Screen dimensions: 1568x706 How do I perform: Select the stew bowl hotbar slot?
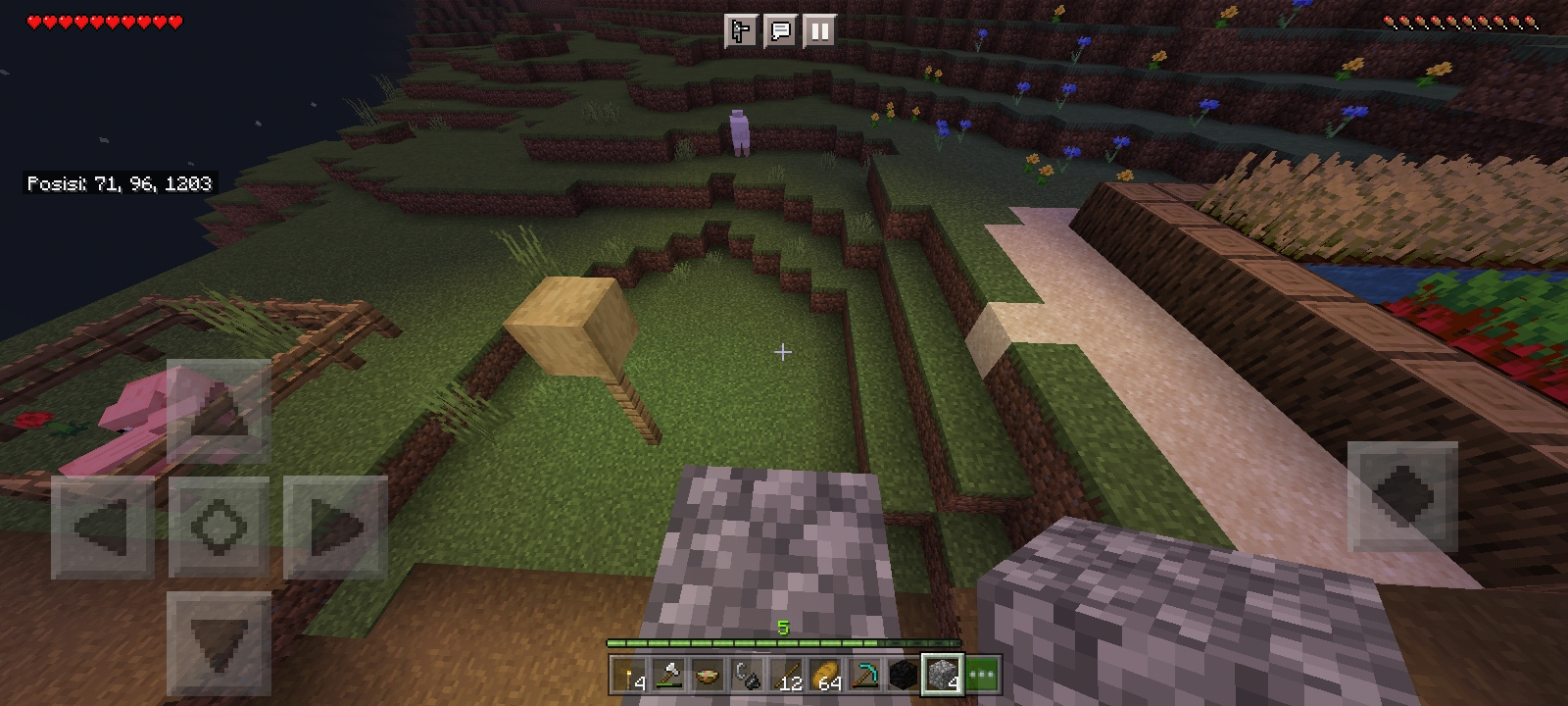[x=708, y=676]
